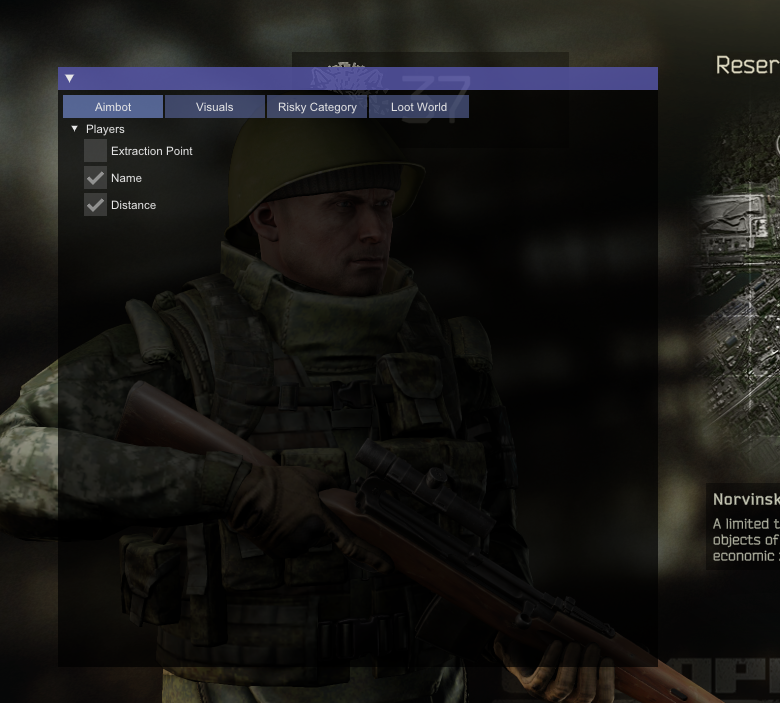This screenshot has width=780, height=703.
Task: Open the Visuals tab
Action: [215, 107]
